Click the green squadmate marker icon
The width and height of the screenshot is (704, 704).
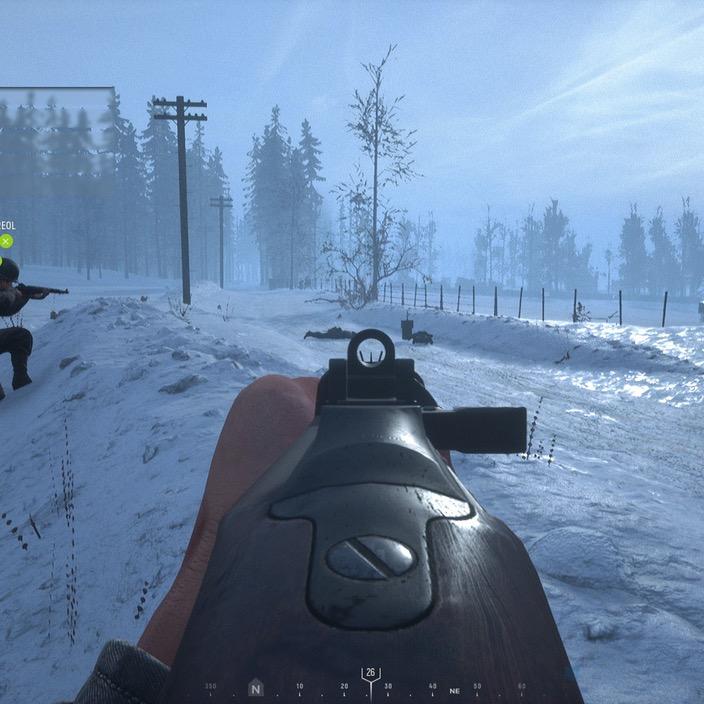click(6, 241)
